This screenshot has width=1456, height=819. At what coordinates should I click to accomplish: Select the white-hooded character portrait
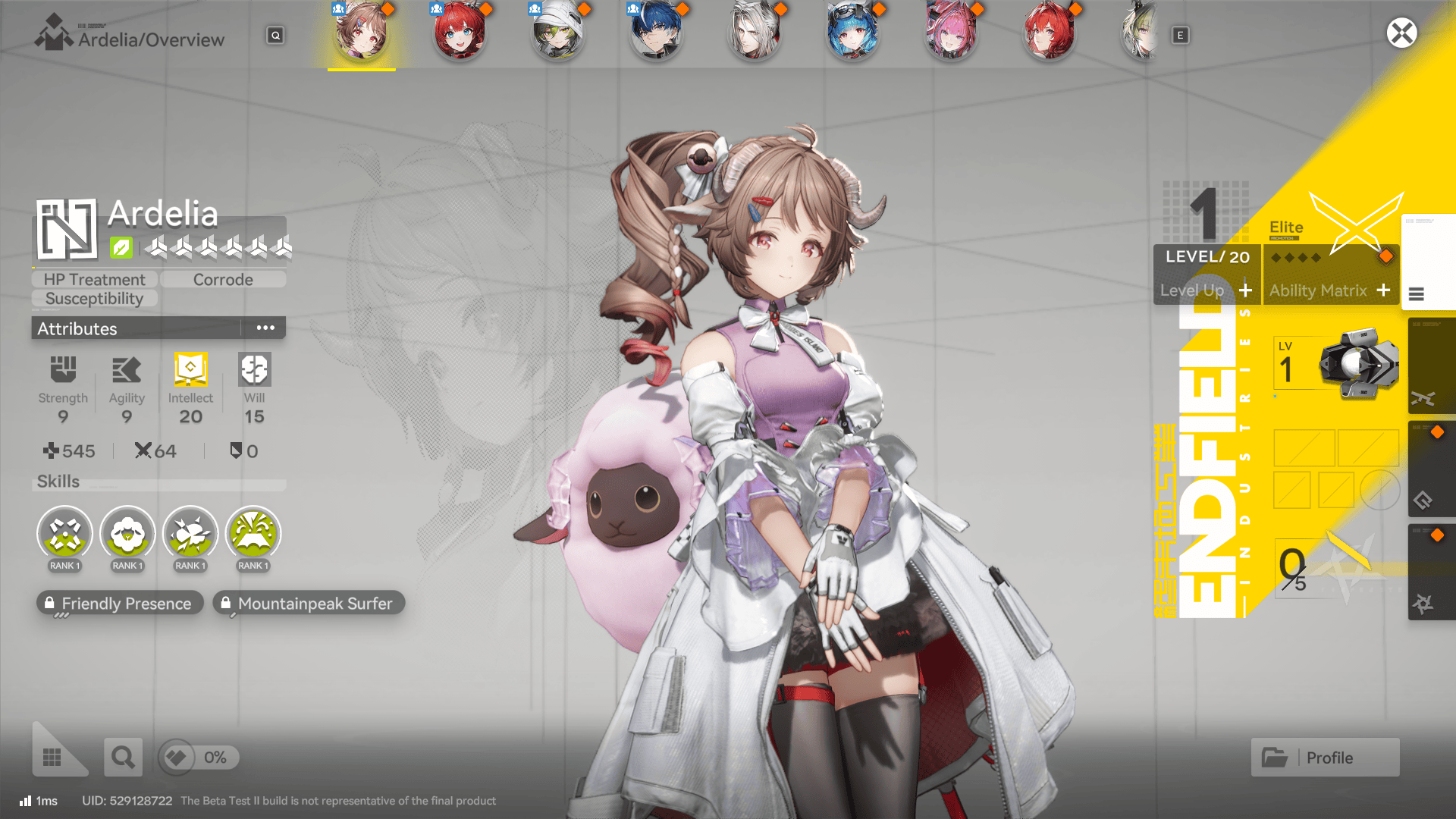coord(557,33)
